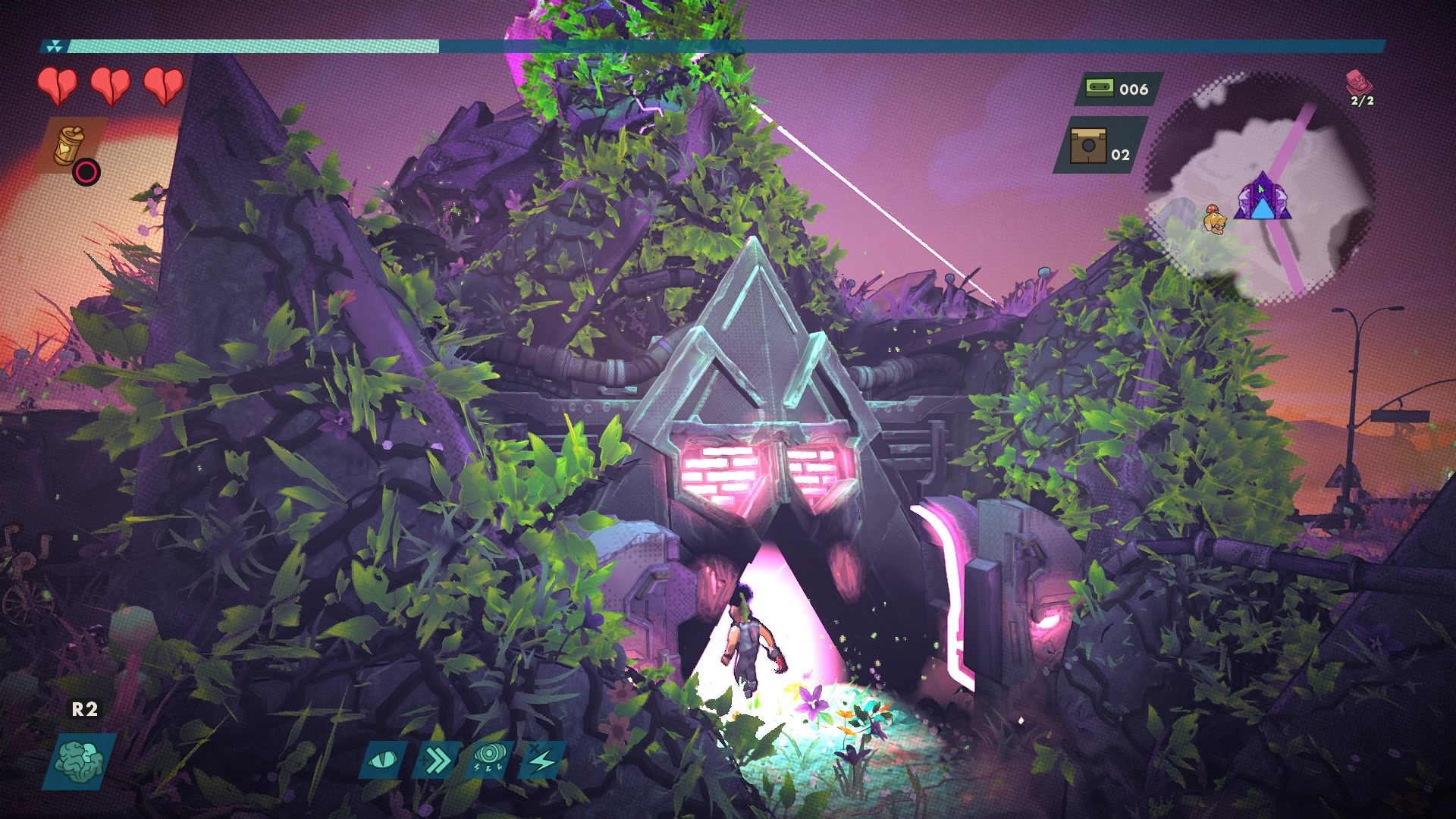Click the green cassette tape currency icon

[1097, 89]
